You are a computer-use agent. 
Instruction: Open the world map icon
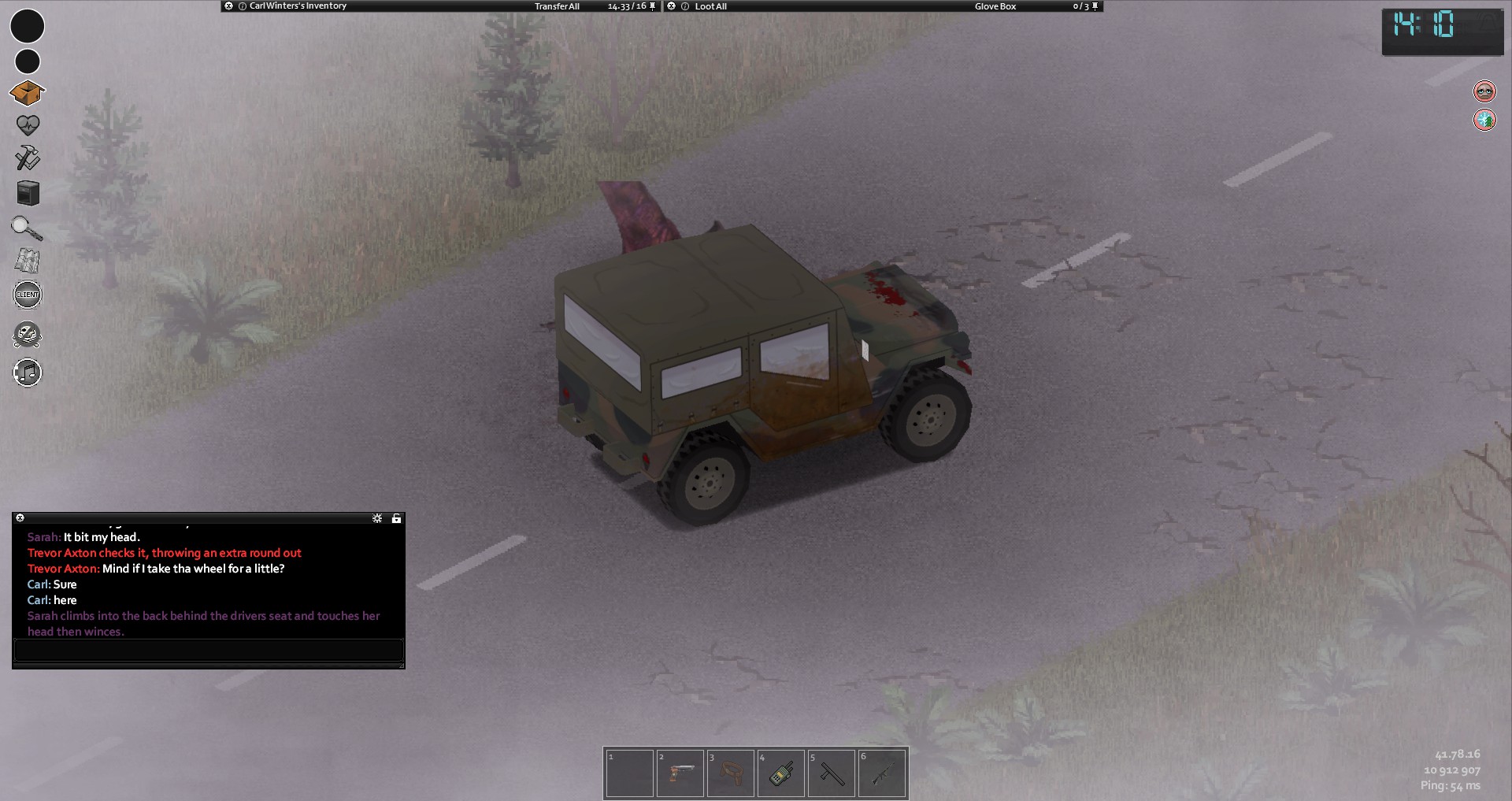[x=28, y=261]
